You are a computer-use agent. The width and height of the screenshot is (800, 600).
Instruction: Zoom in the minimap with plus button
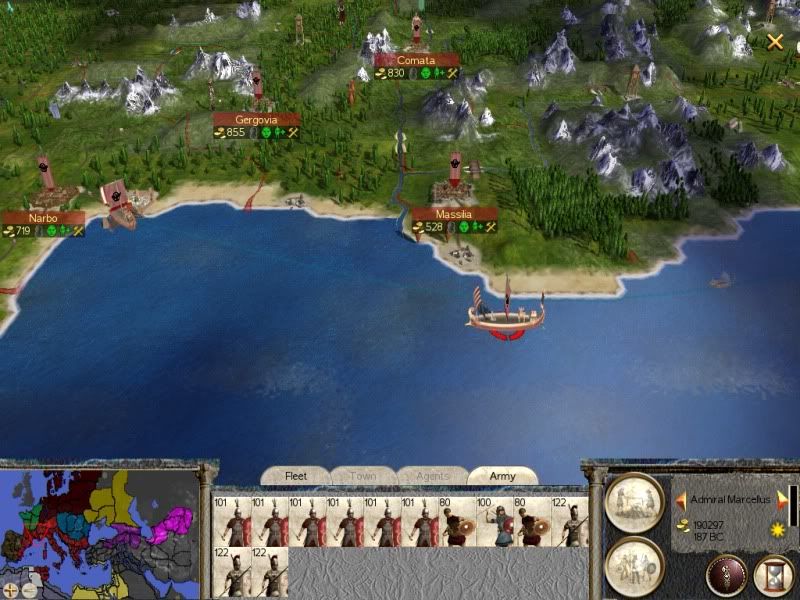coord(9,589)
